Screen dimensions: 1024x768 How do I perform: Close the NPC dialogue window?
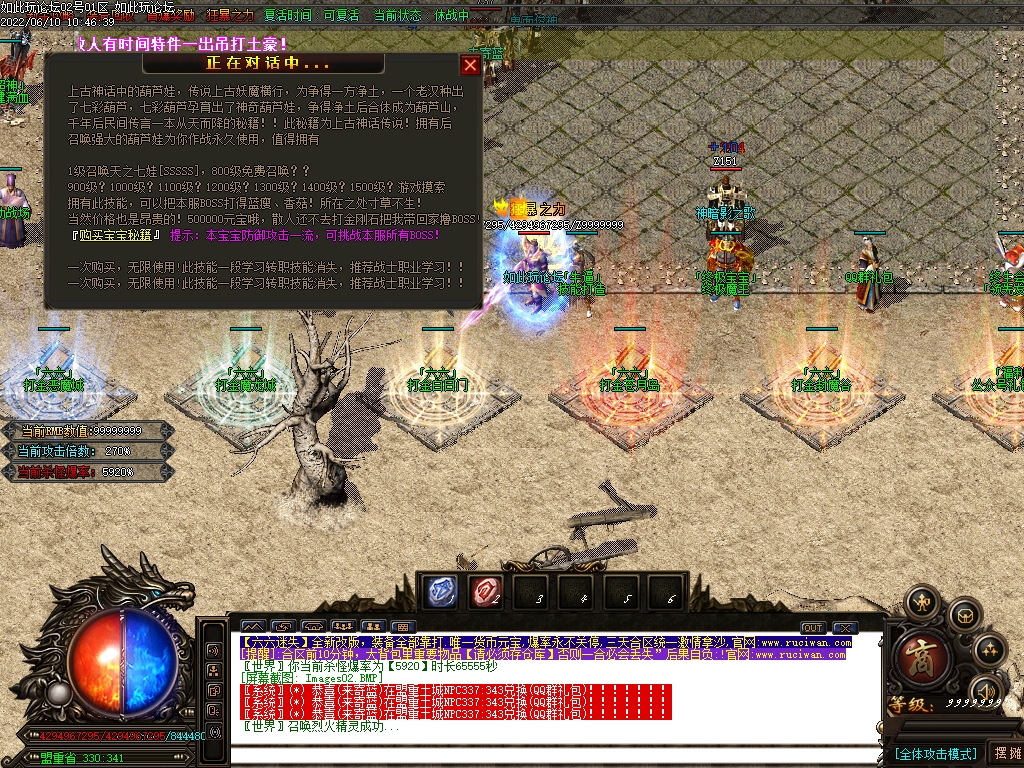pyautogui.click(x=470, y=66)
